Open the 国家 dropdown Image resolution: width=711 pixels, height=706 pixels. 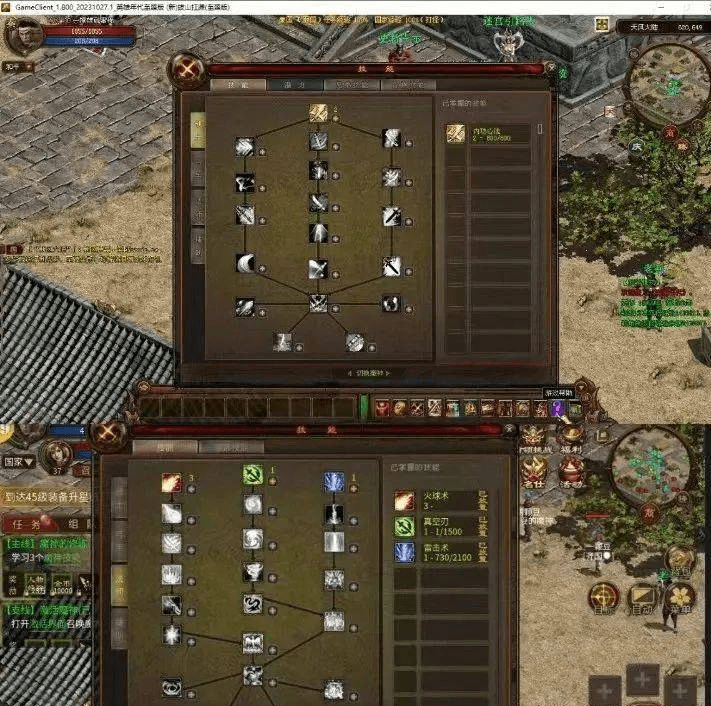[x=21, y=463]
